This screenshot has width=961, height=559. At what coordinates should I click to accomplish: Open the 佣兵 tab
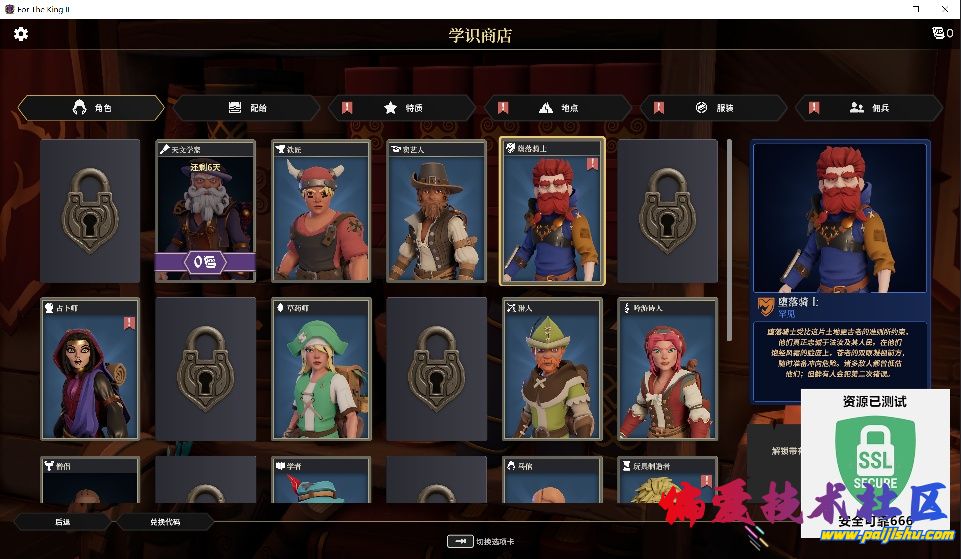868,108
